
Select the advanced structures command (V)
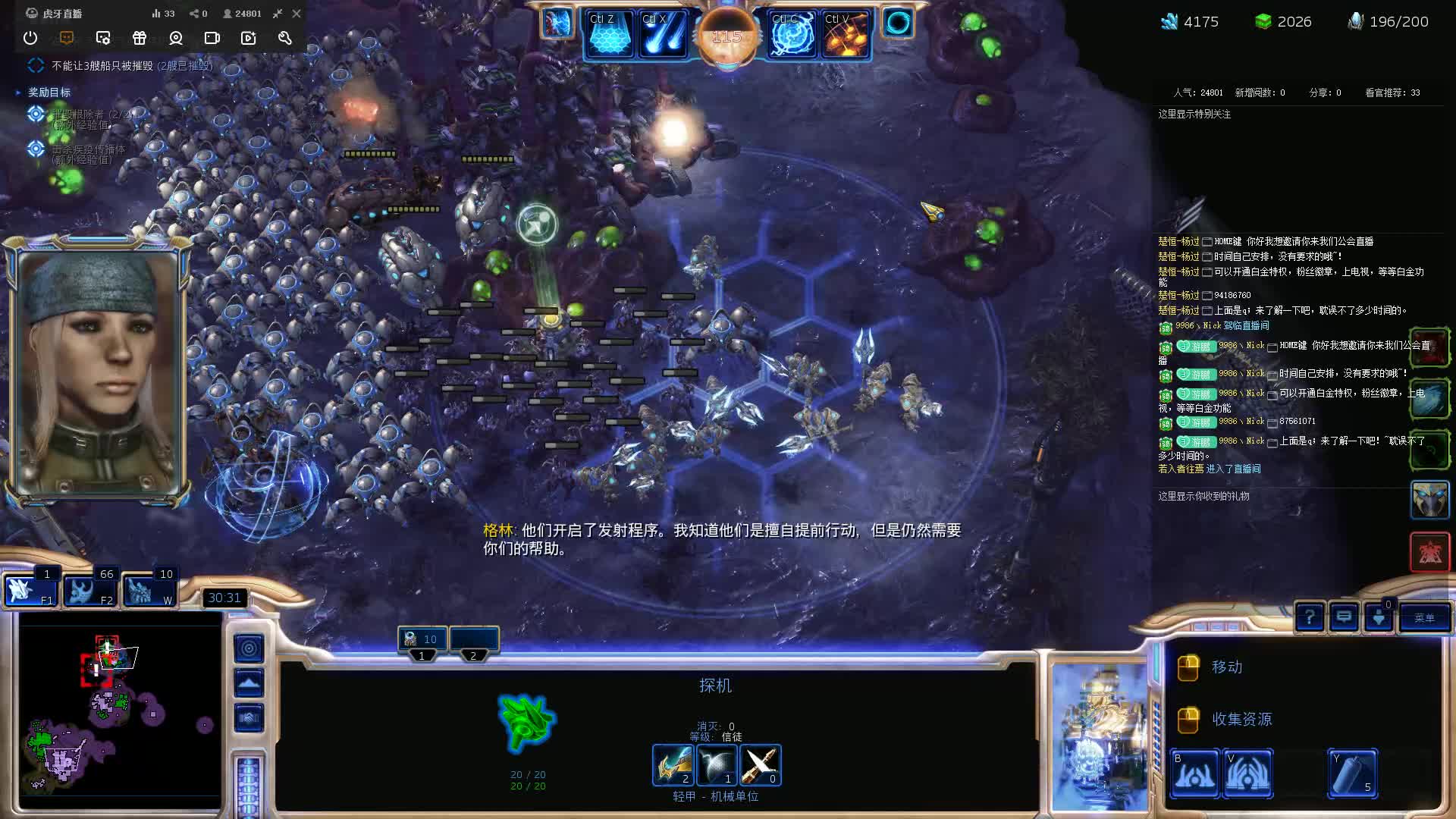pos(1248,773)
